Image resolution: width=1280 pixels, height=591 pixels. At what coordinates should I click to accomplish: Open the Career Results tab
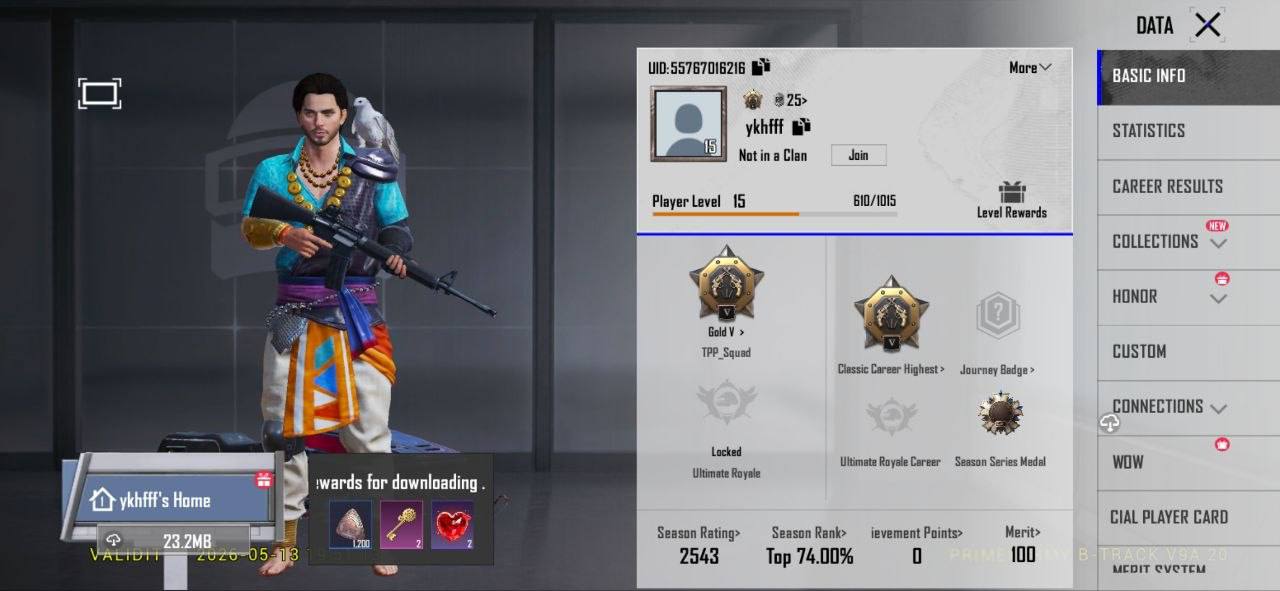point(1167,186)
